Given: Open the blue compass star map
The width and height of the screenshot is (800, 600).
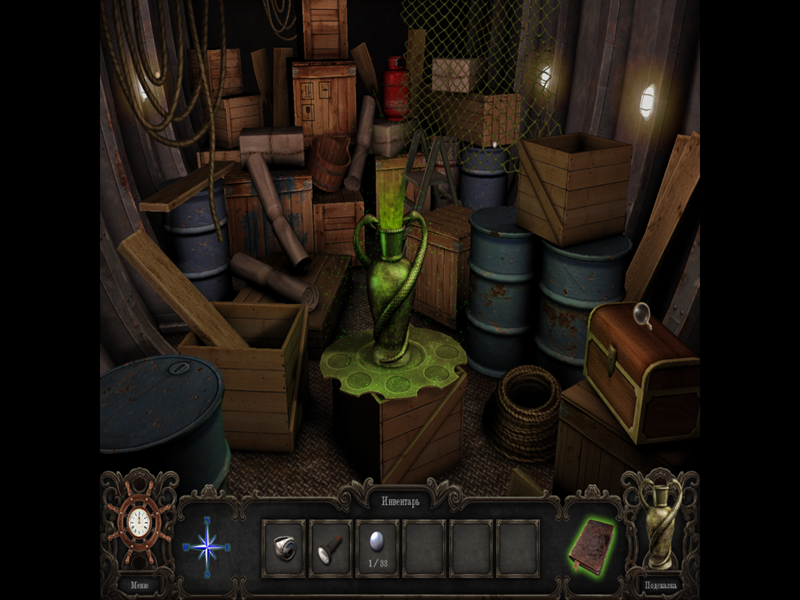Looking at the screenshot, I should [x=207, y=547].
